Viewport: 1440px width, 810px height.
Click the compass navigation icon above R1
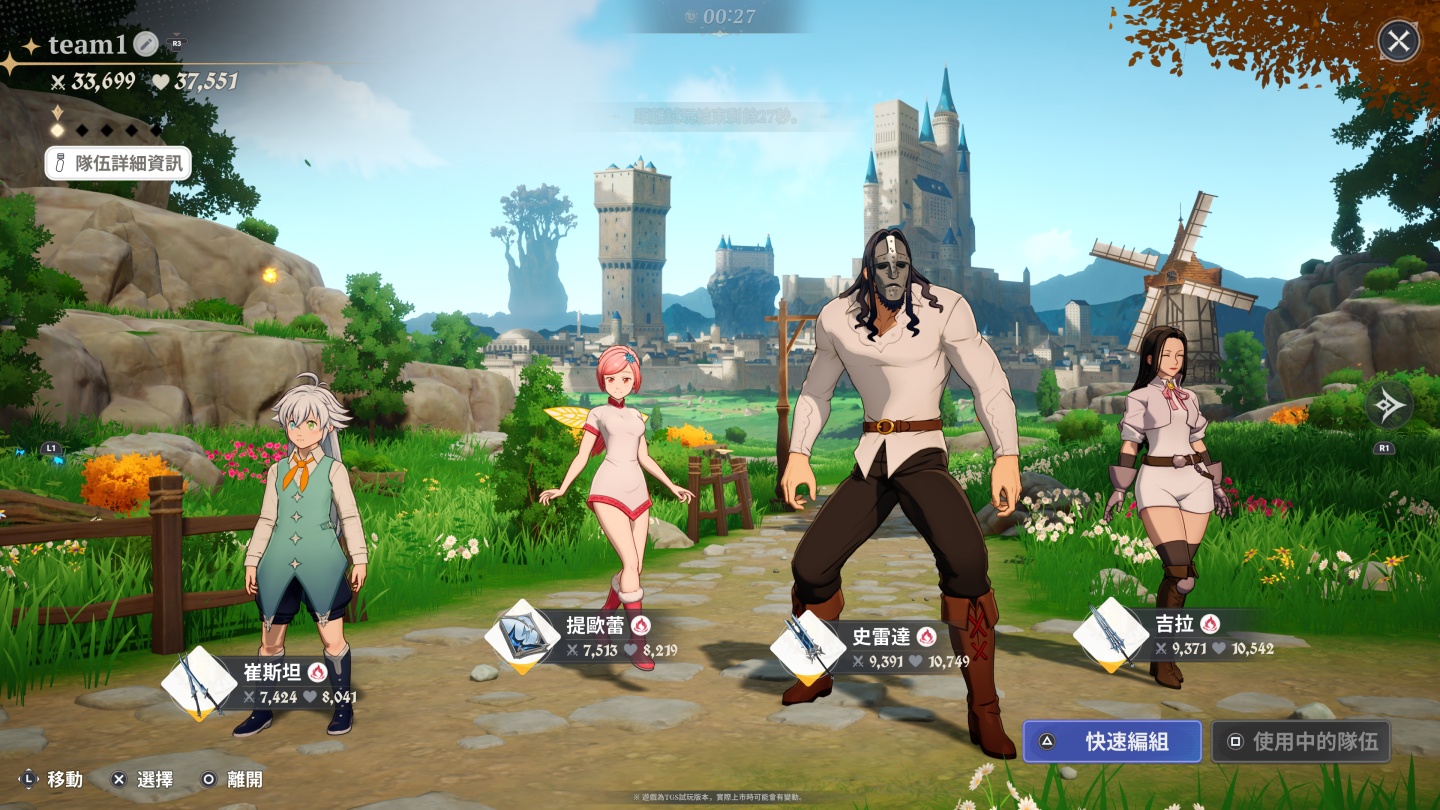click(1389, 407)
